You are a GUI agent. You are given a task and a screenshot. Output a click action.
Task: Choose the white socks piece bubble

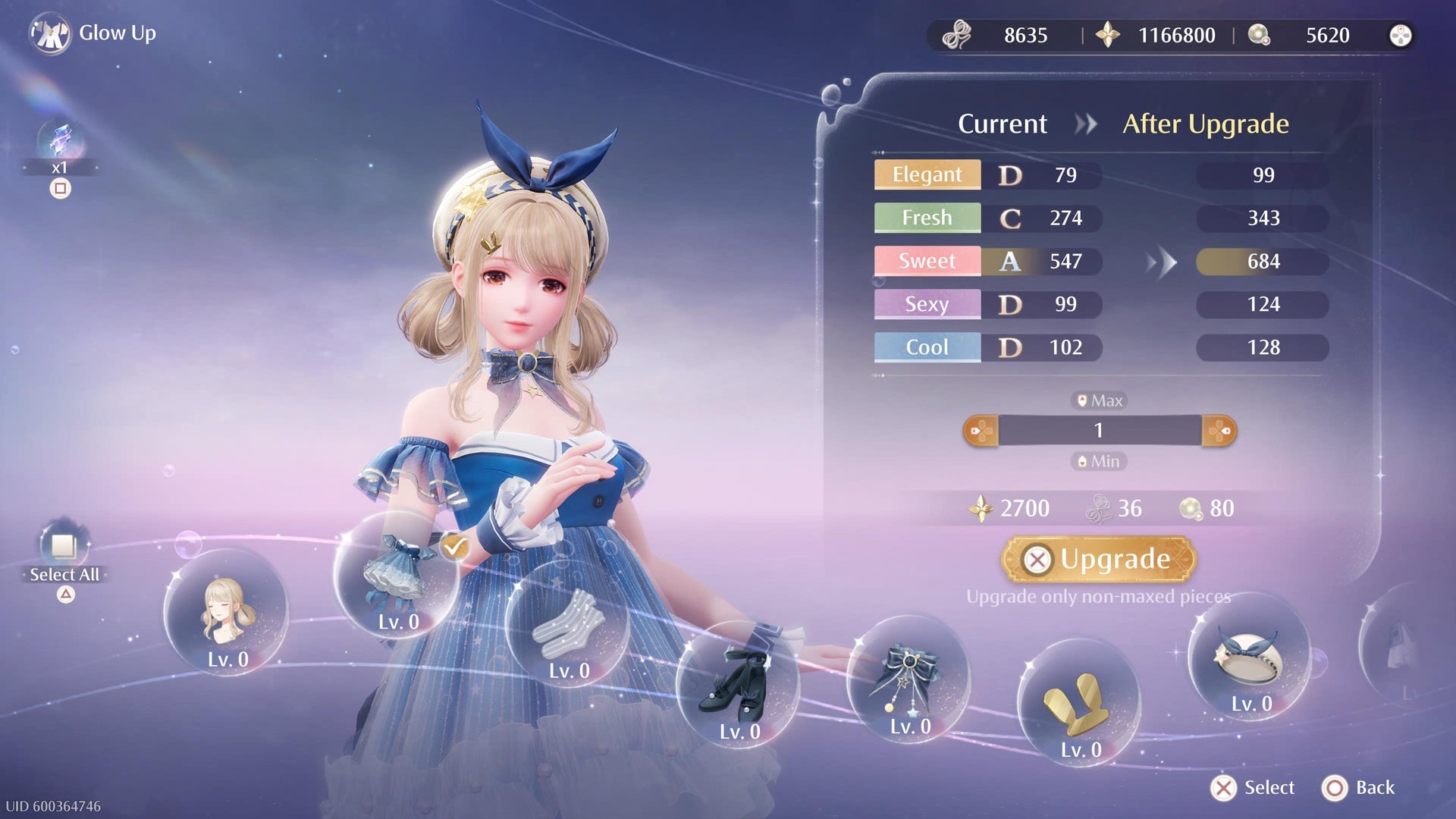tap(567, 623)
